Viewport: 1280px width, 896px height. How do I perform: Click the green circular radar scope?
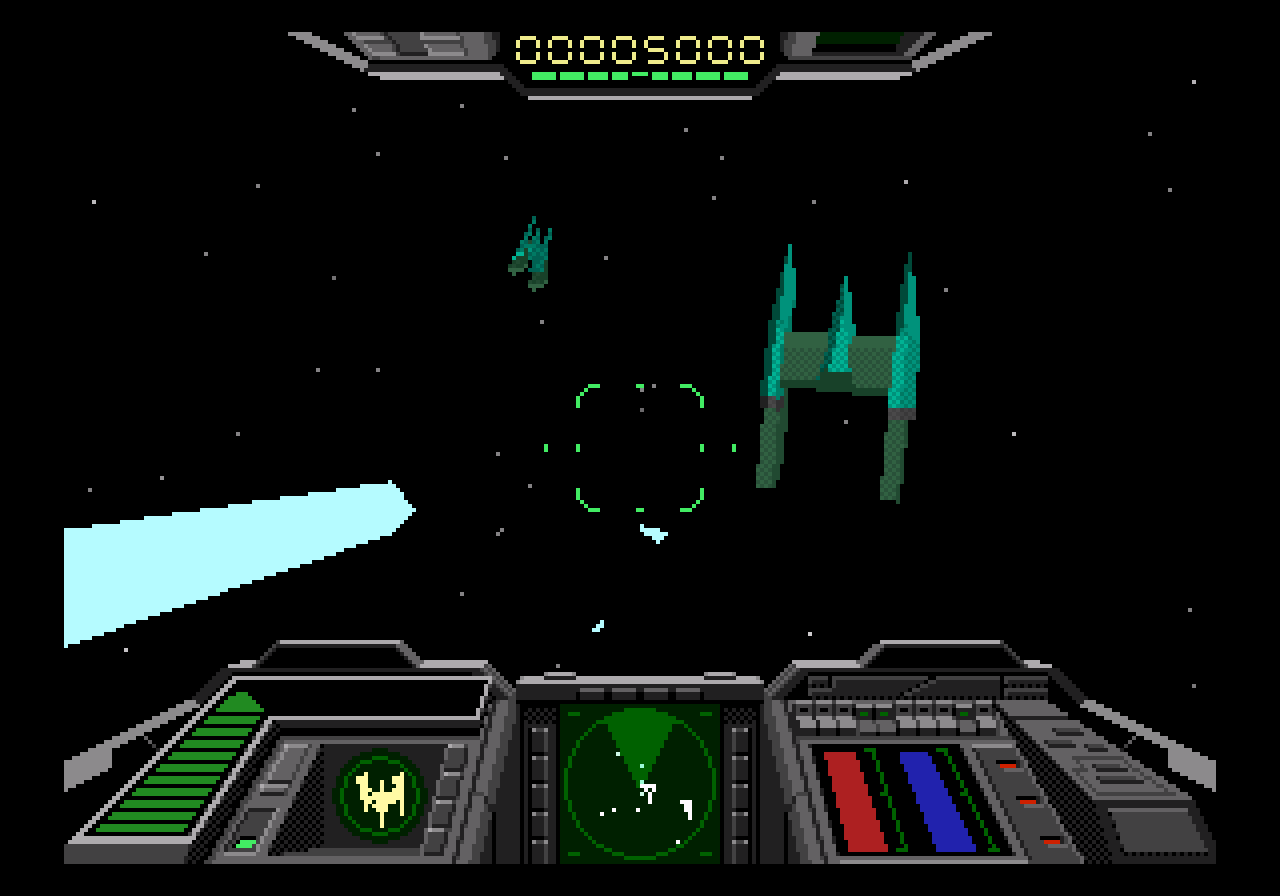[640, 781]
